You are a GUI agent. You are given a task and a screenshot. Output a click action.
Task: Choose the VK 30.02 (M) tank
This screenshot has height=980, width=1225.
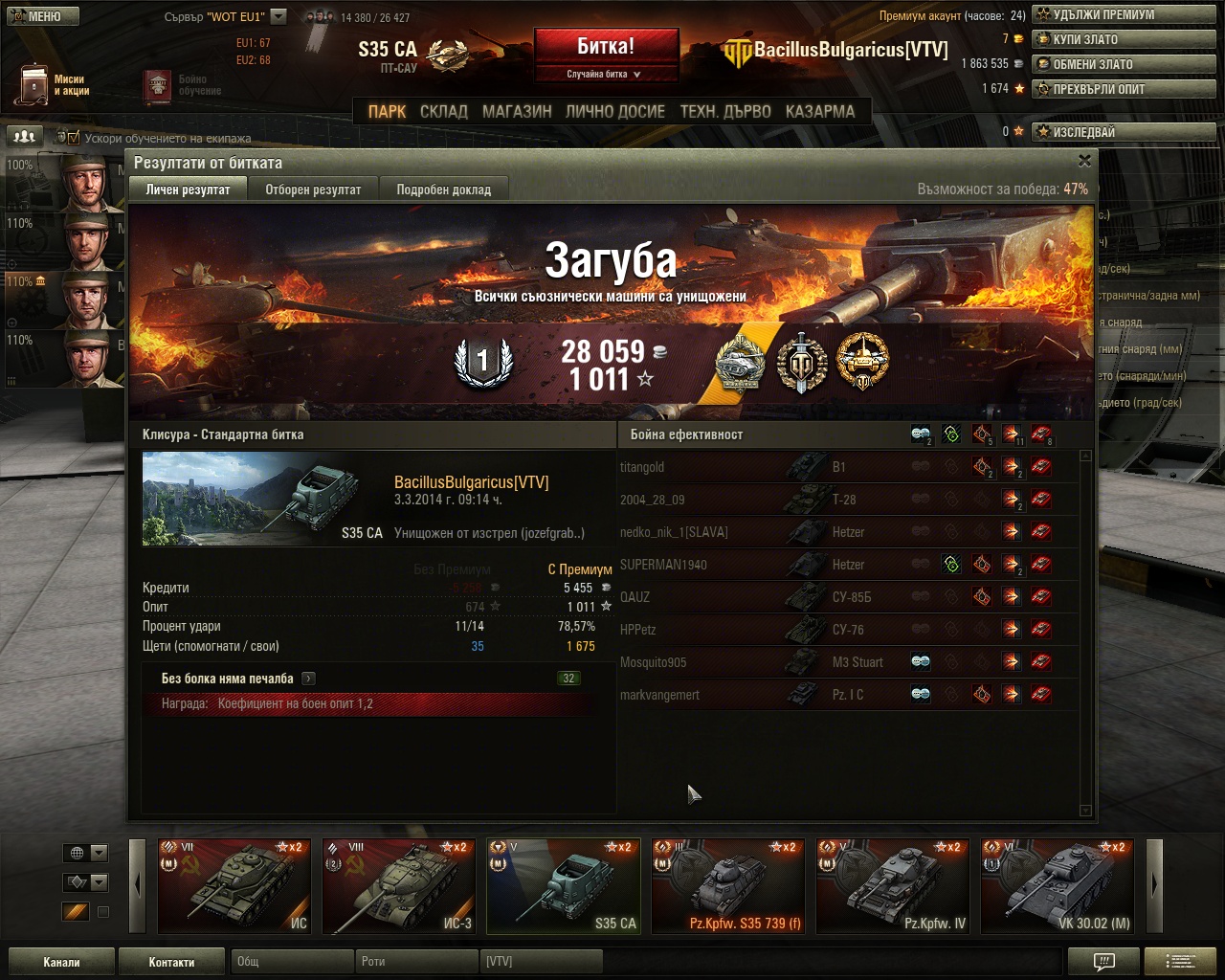[x=1057, y=886]
